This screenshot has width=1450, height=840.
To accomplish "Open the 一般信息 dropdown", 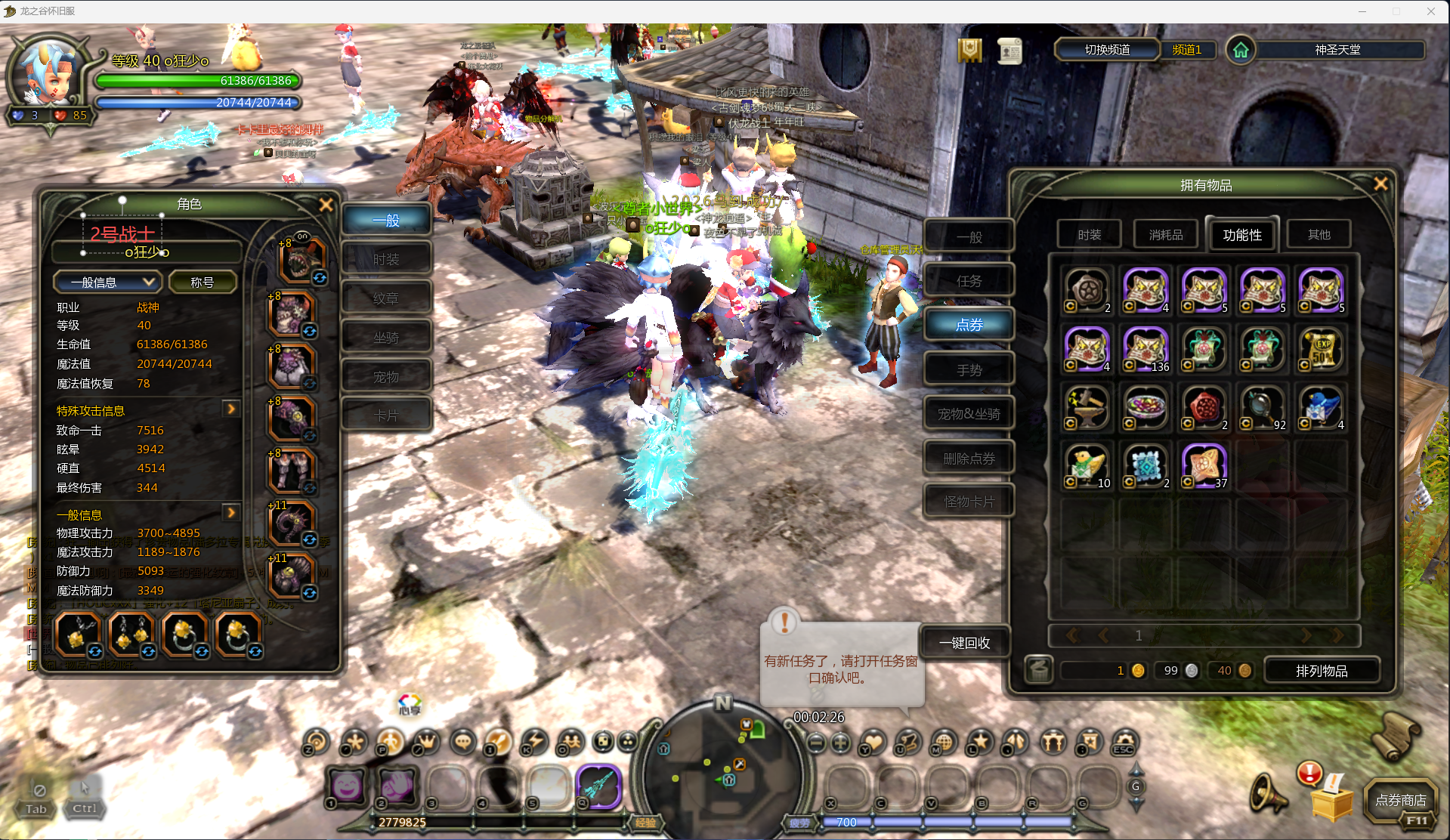I will pyautogui.click(x=107, y=283).
